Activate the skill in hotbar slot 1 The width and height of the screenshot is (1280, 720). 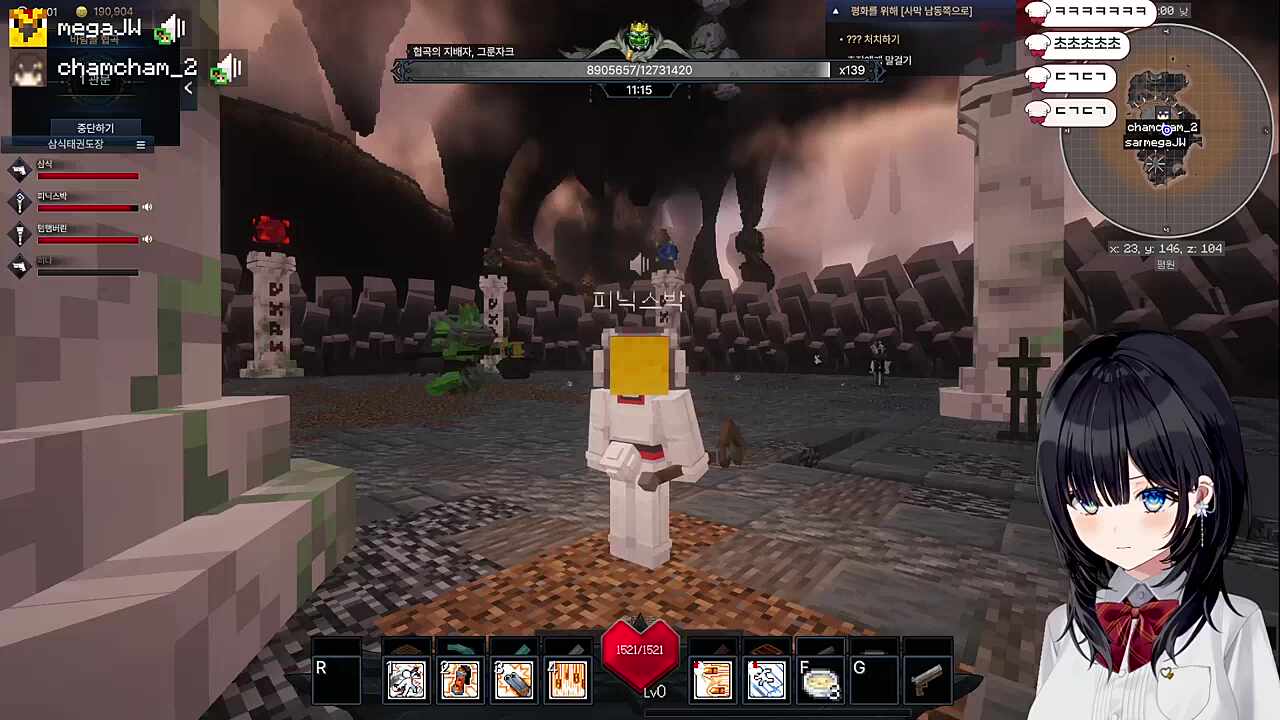click(x=407, y=680)
